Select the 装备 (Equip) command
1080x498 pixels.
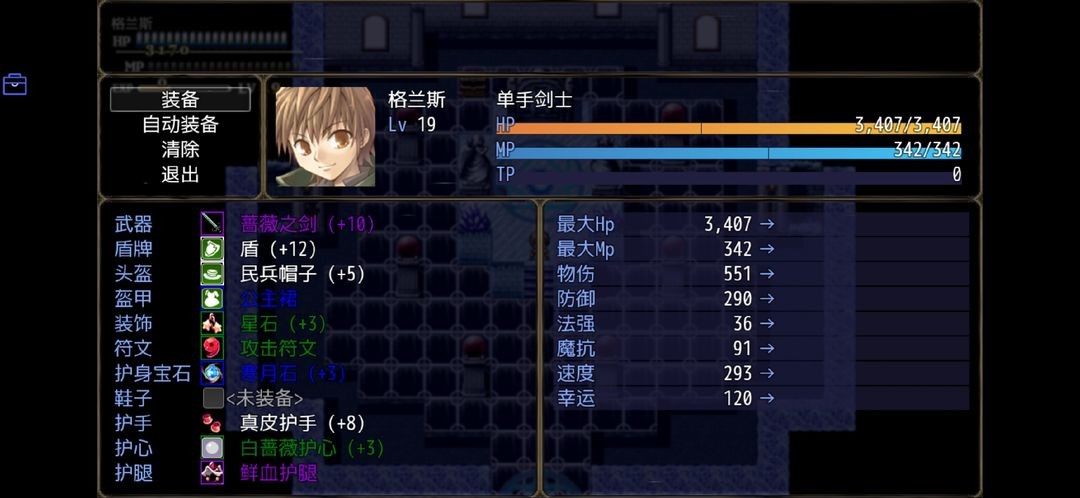pyautogui.click(x=180, y=100)
